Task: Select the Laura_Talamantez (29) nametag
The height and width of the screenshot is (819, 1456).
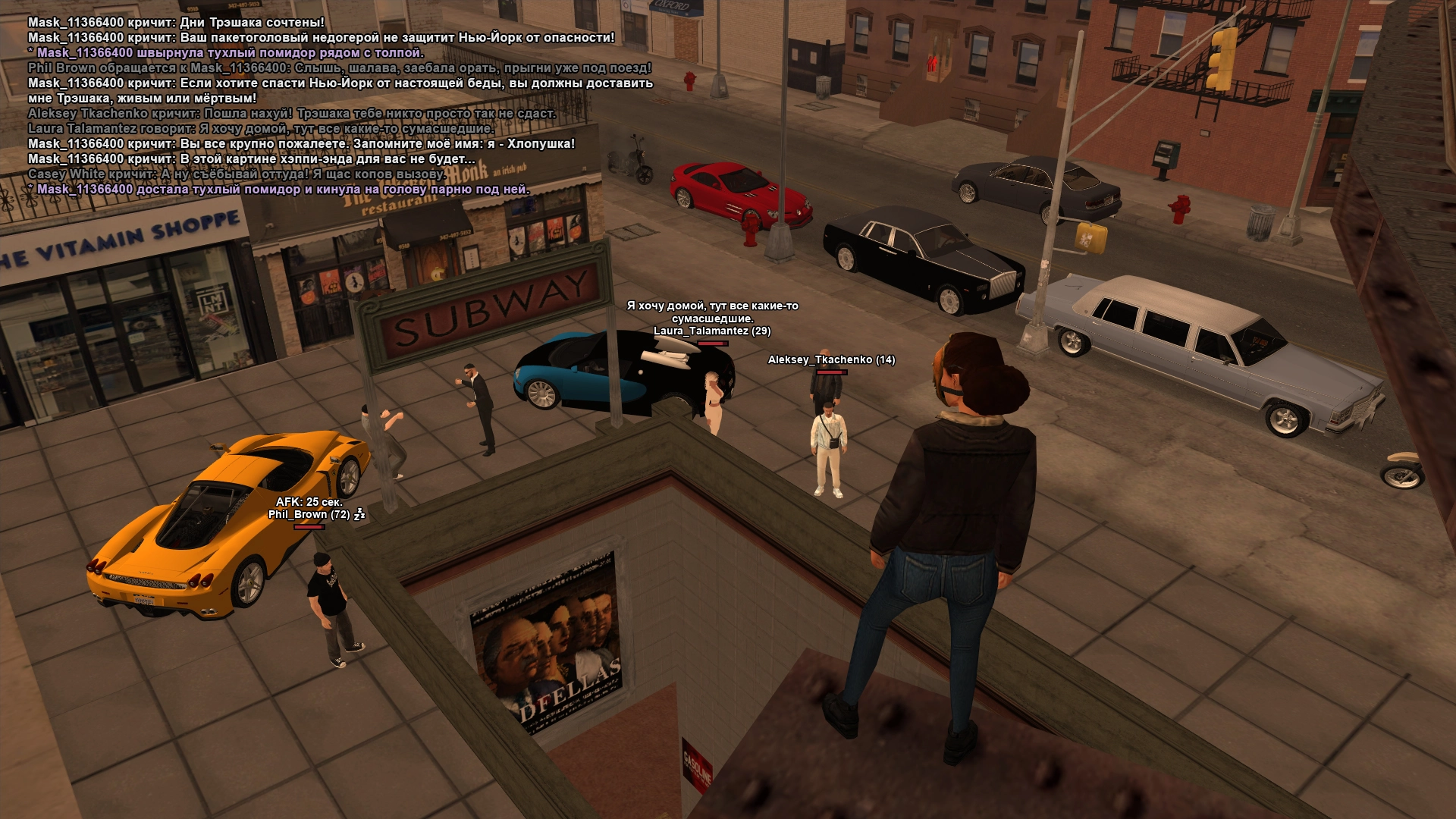Action: tap(712, 331)
